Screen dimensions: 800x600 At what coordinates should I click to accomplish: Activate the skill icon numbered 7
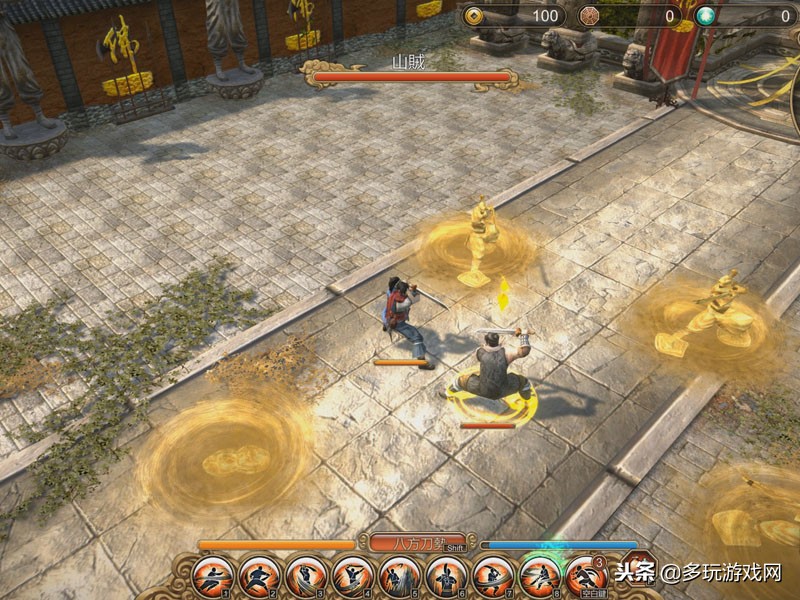(x=493, y=576)
